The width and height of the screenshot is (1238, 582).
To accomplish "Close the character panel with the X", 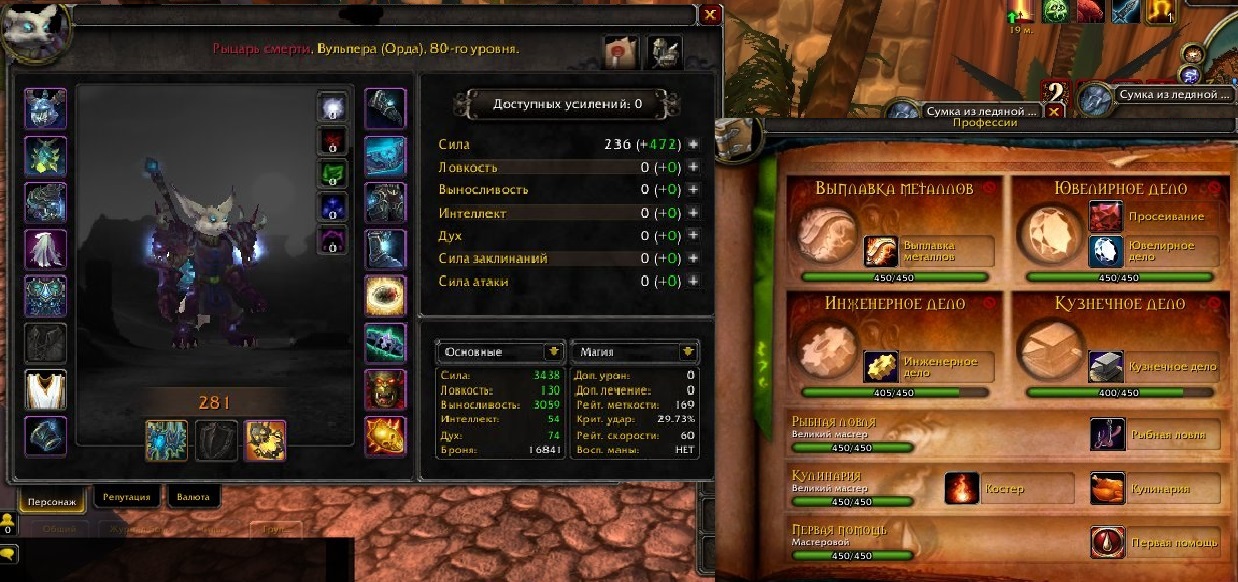I will pos(710,15).
